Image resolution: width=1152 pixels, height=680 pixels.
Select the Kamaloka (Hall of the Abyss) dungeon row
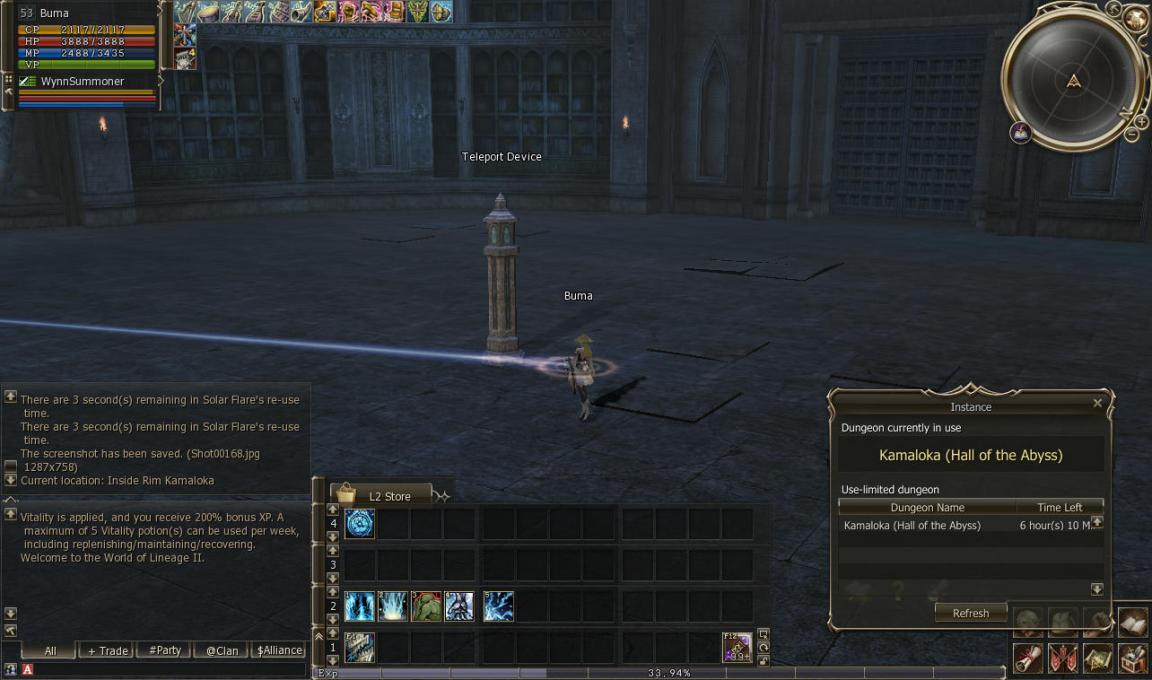tap(912, 525)
